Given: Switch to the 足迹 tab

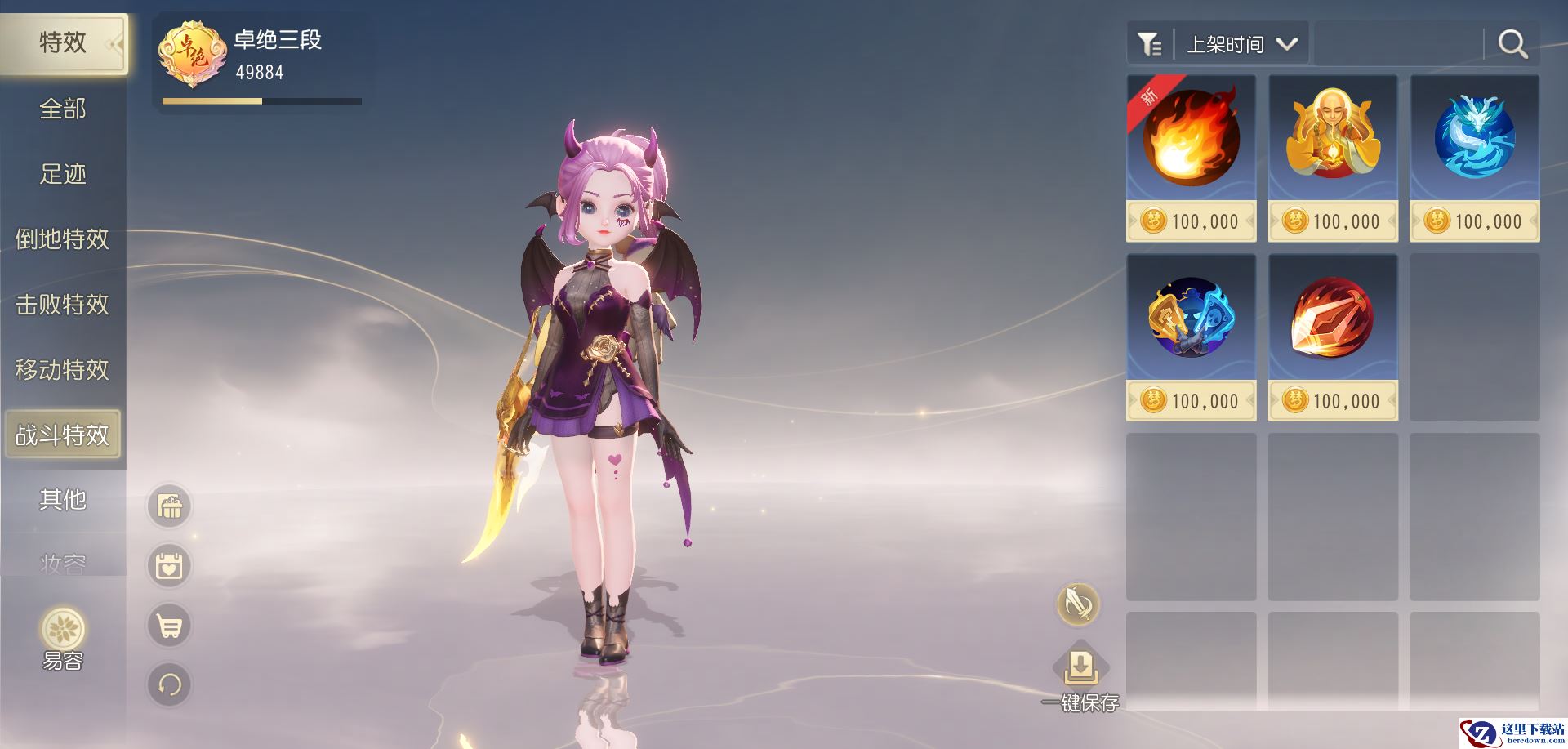Looking at the screenshot, I should click(62, 174).
